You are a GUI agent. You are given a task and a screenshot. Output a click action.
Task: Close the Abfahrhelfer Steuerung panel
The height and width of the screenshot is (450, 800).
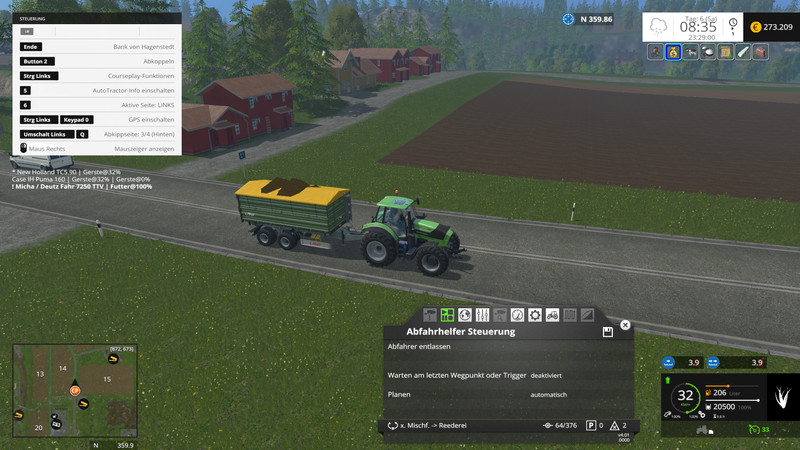625,325
